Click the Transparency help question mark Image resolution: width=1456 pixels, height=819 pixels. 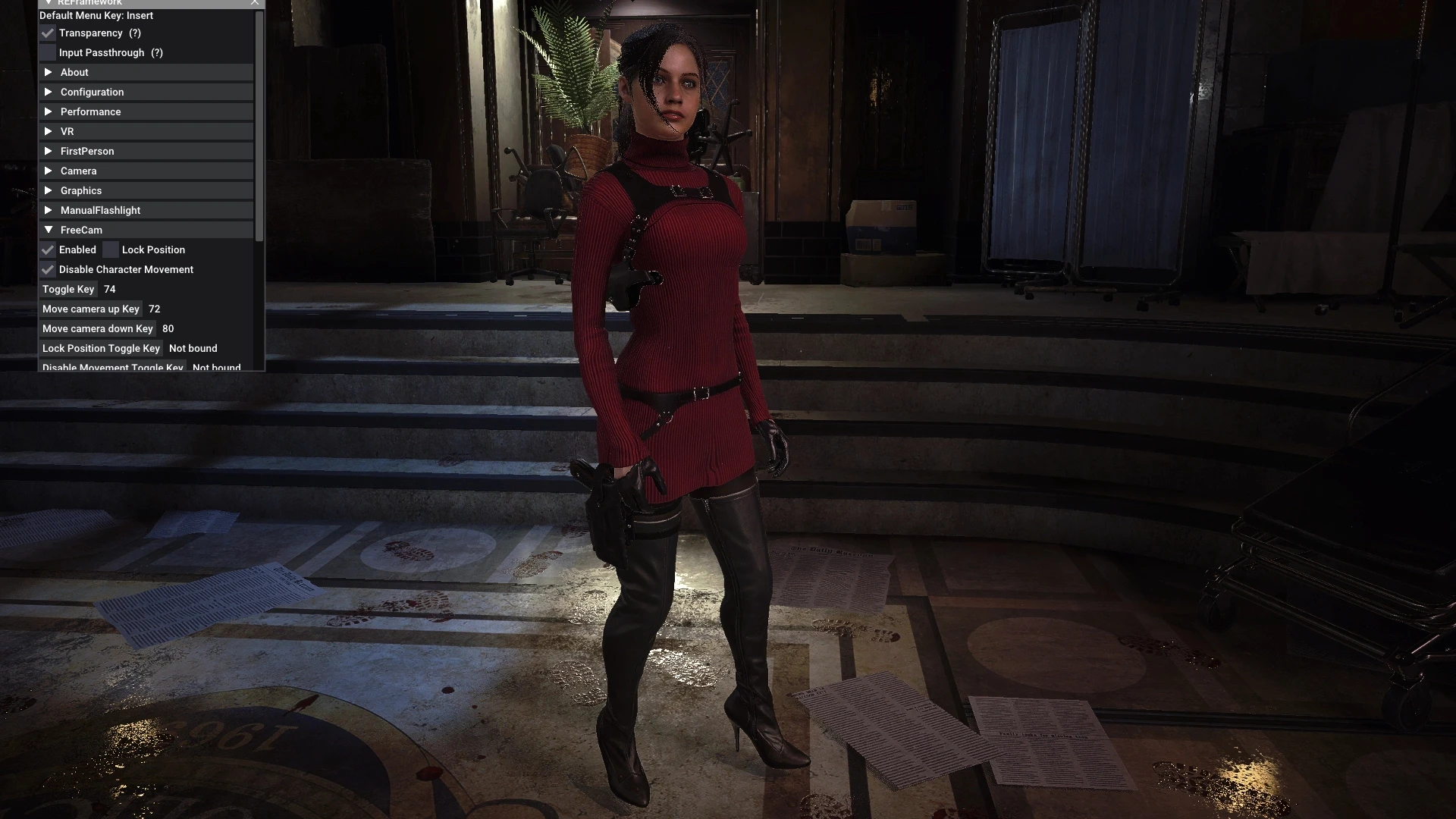pos(135,33)
